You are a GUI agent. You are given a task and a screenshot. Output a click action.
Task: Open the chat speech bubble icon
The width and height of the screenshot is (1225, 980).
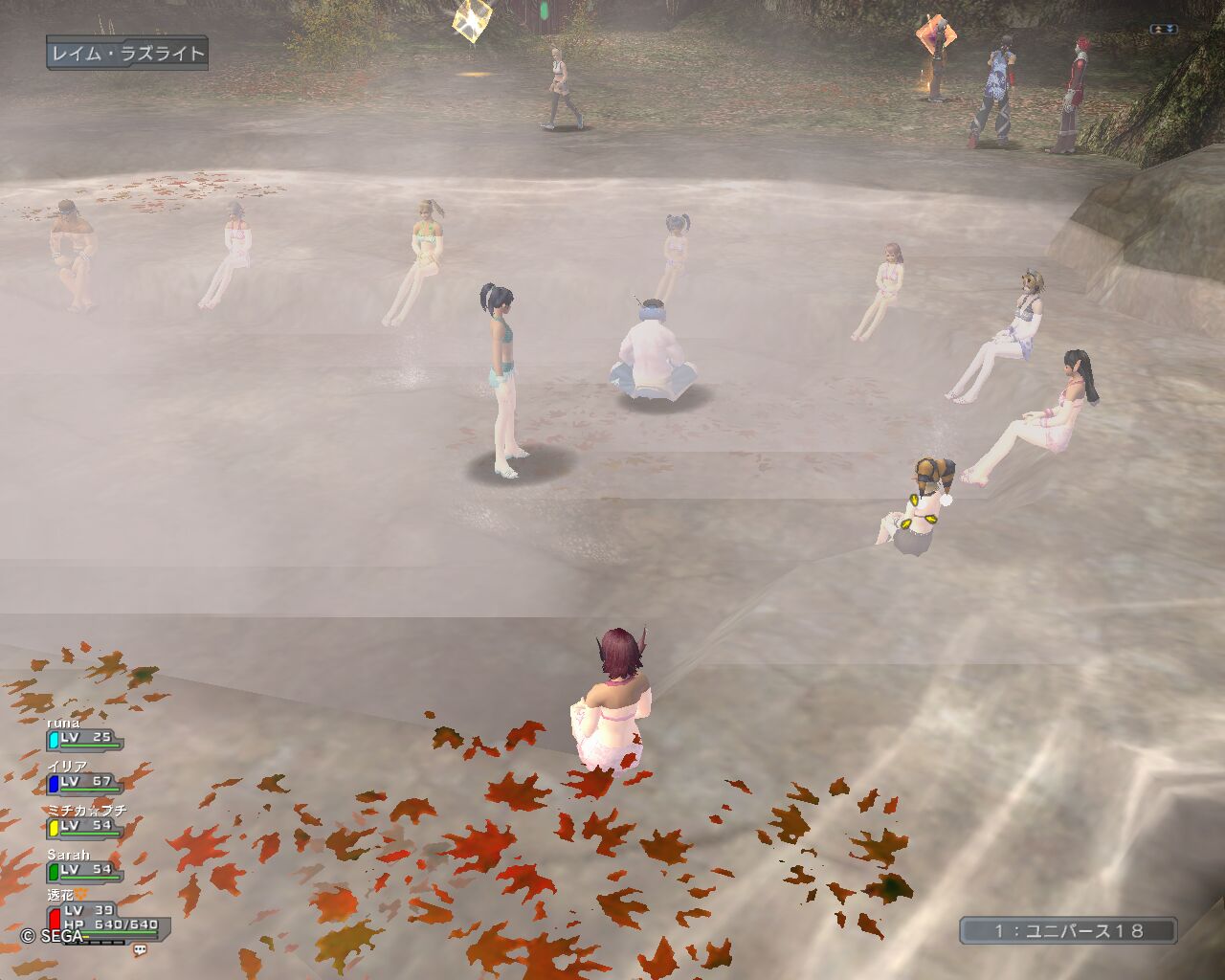(x=141, y=950)
